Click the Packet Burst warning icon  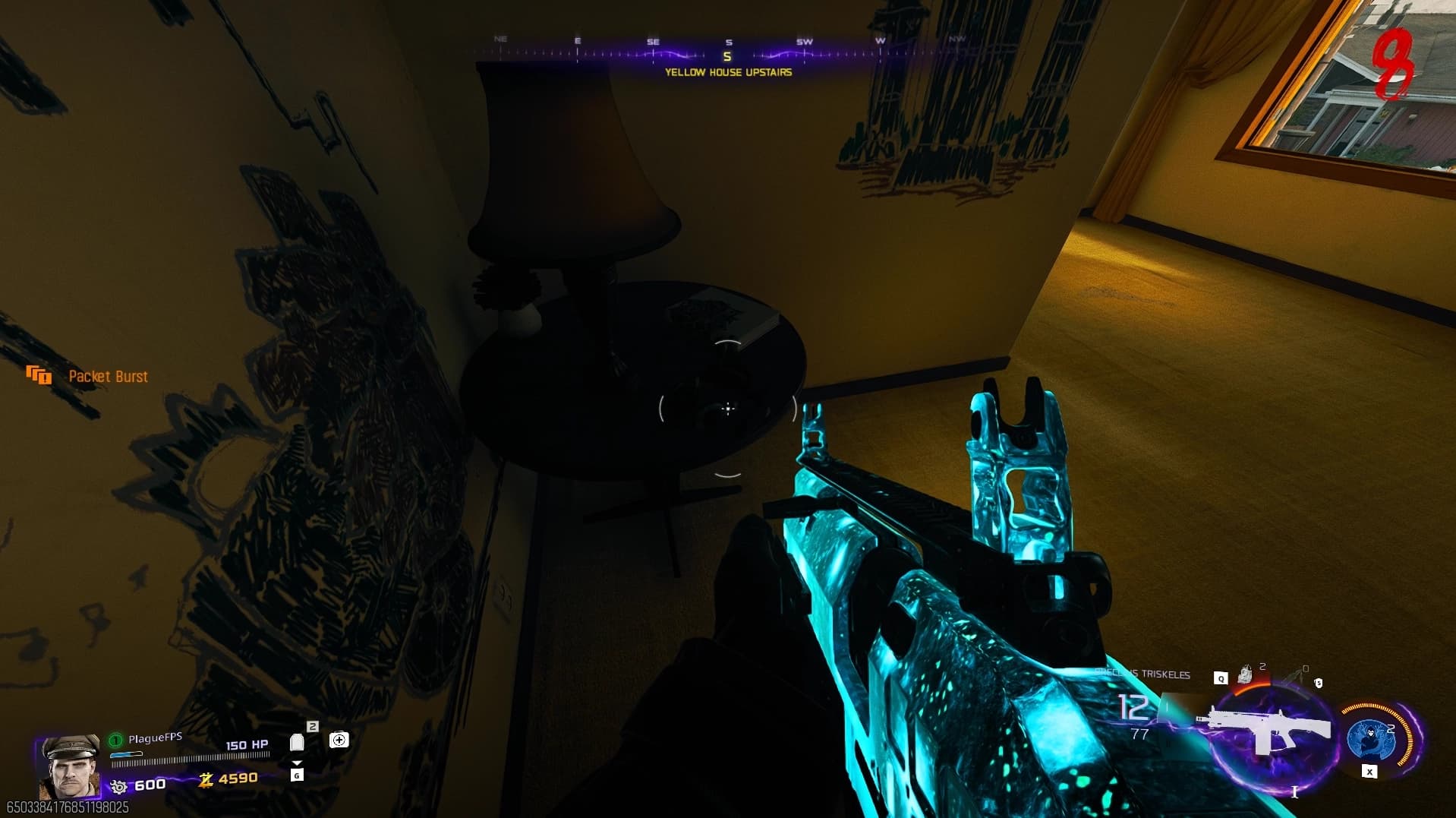click(x=39, y=375)
